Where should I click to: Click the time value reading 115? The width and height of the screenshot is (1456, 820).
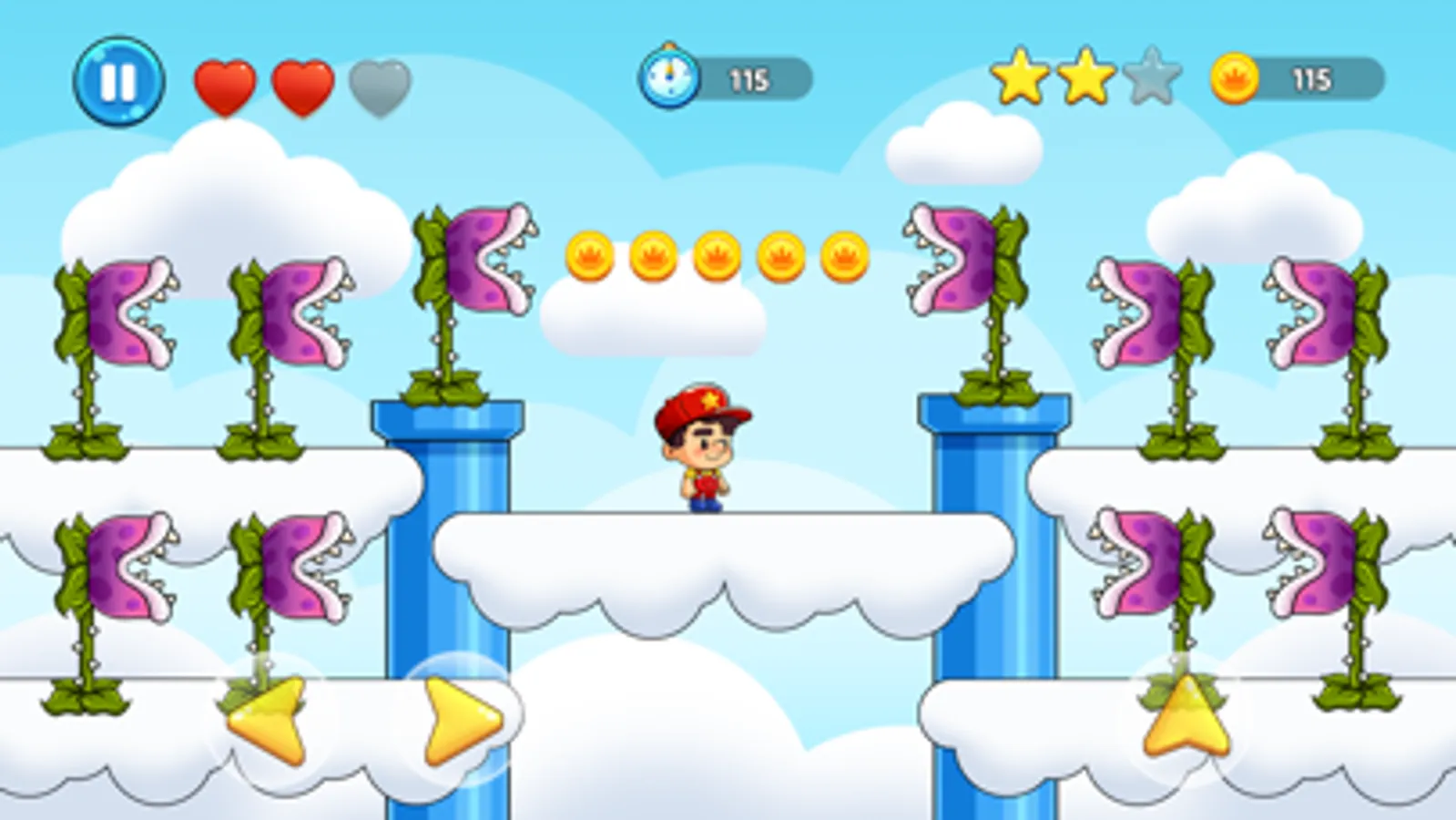749,77
